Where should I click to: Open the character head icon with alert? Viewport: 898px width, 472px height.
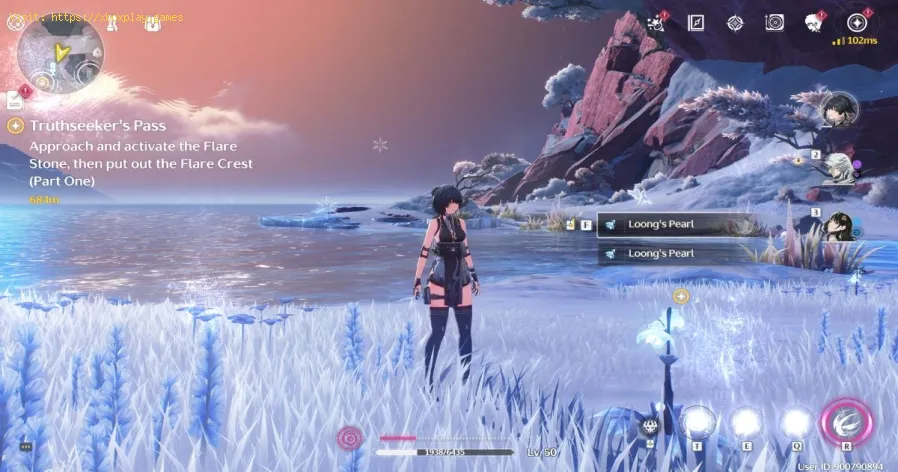(x=814, y=22)
